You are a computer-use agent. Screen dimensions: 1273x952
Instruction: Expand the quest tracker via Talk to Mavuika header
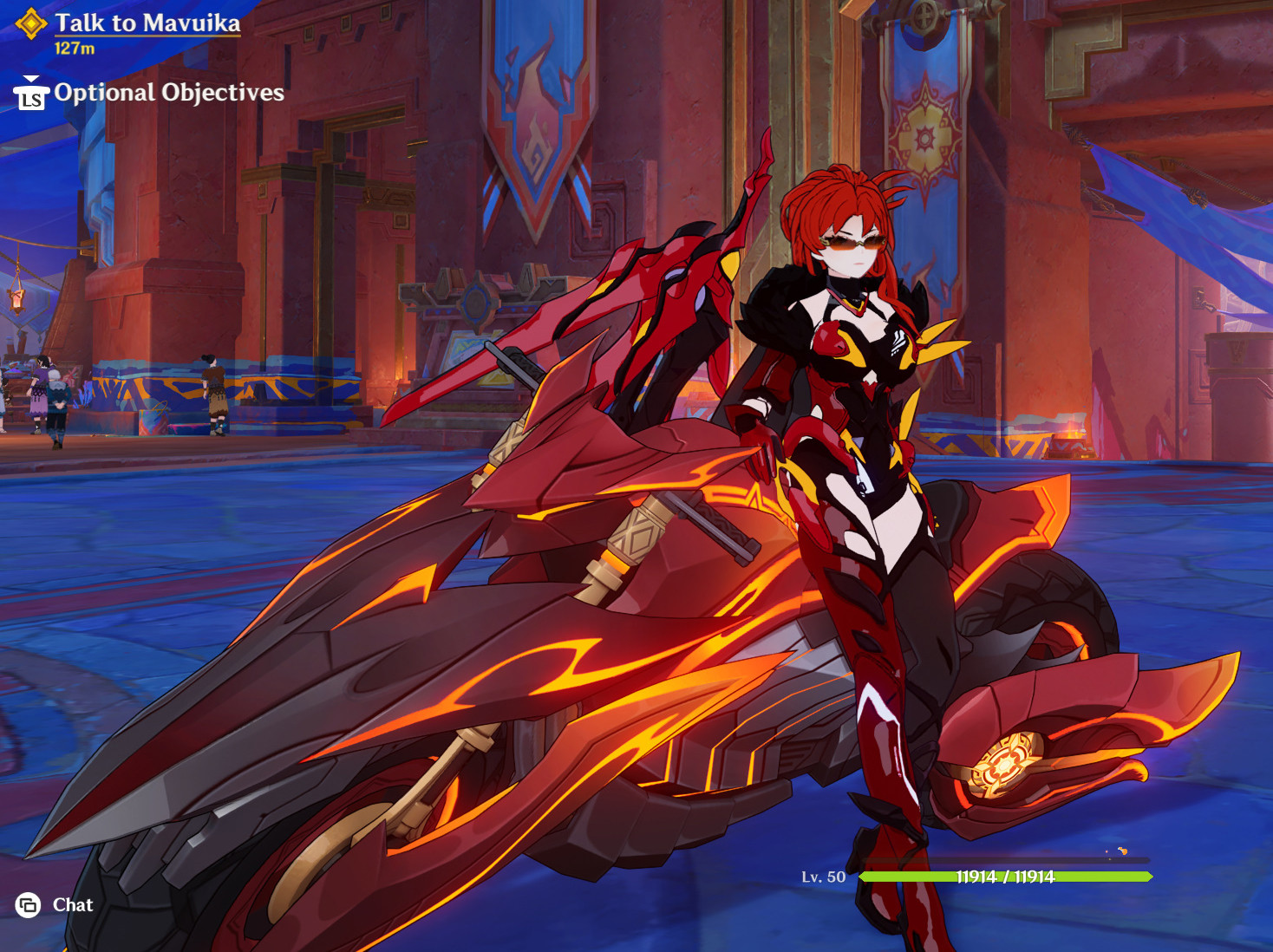pos(147,24)
